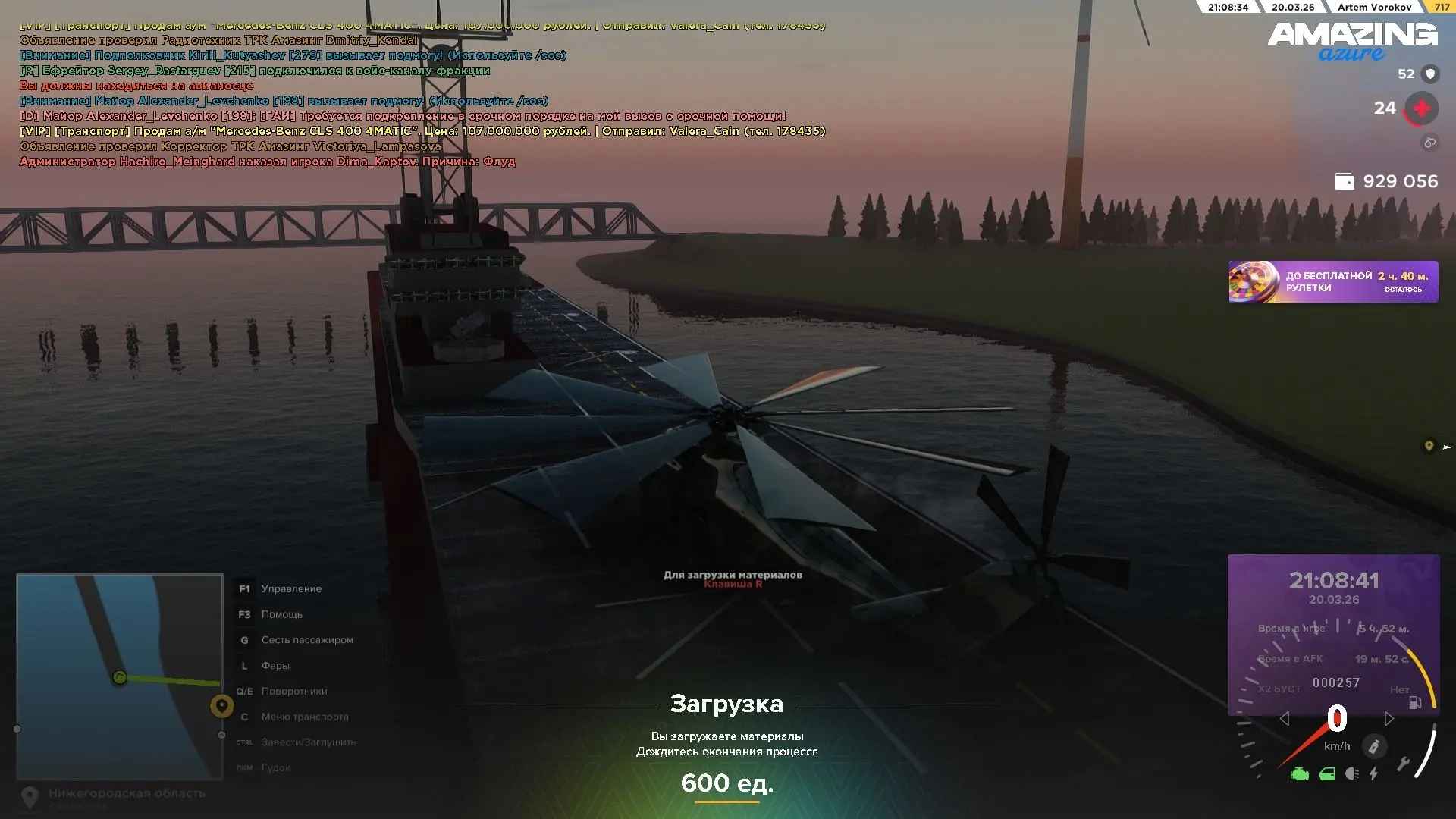The width and height of the screenshot is (1456, 819).
Task: Select the yellow waypoint marker on minimap
Action: 221,706
